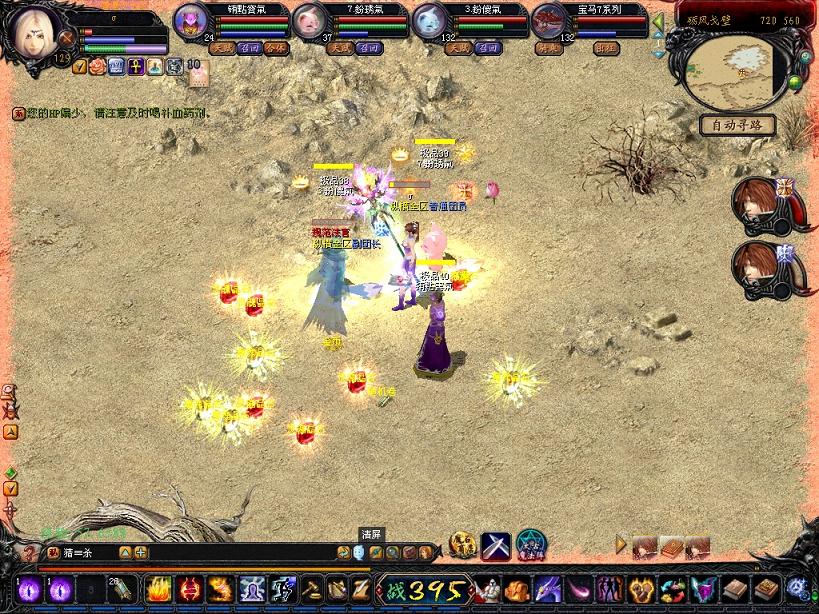Click the 自动寻路 auto-pathfinding button
Viewport: 819px width, 614px height.
point(738,125)
